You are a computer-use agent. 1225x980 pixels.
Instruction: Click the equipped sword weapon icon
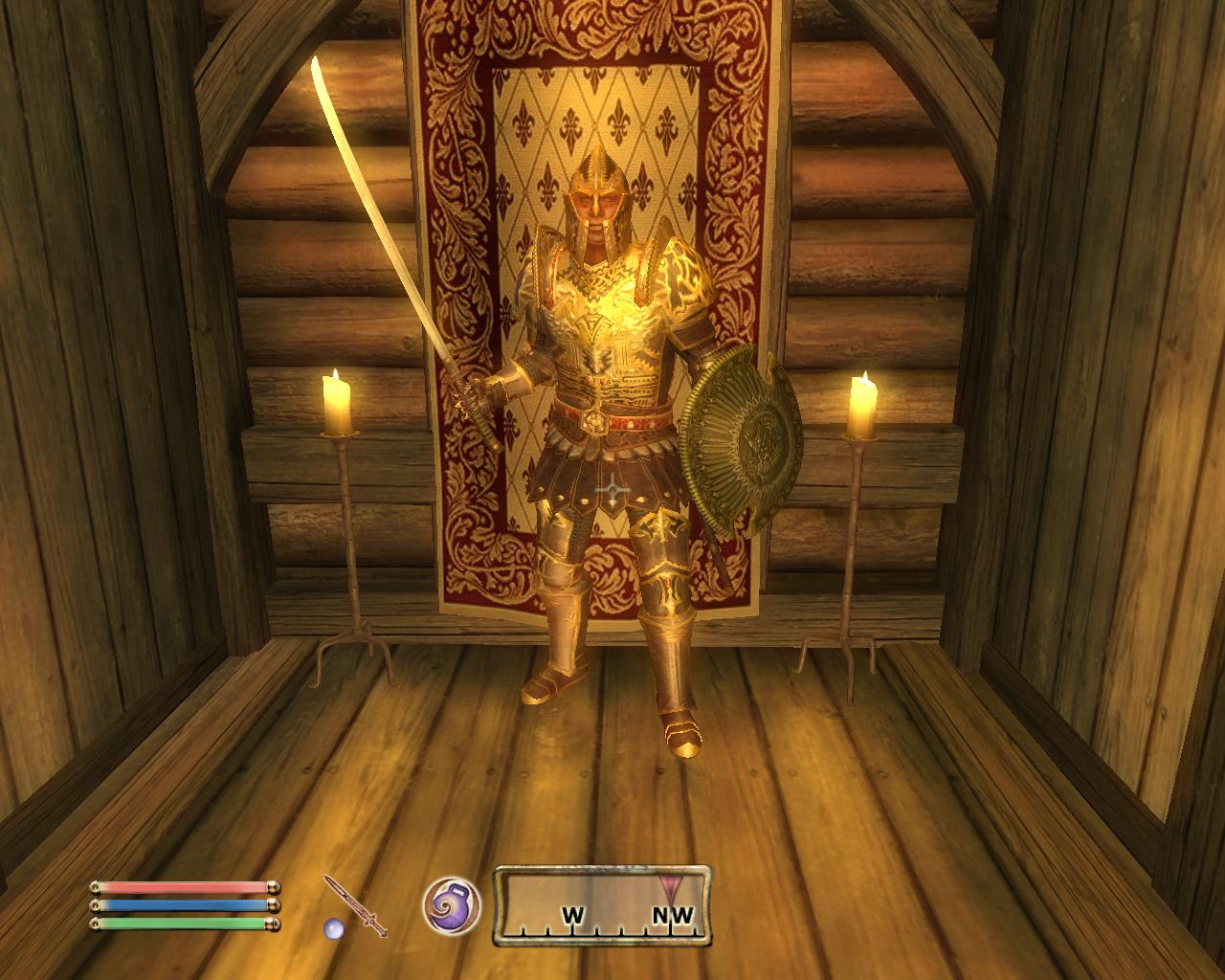(355, 904)
